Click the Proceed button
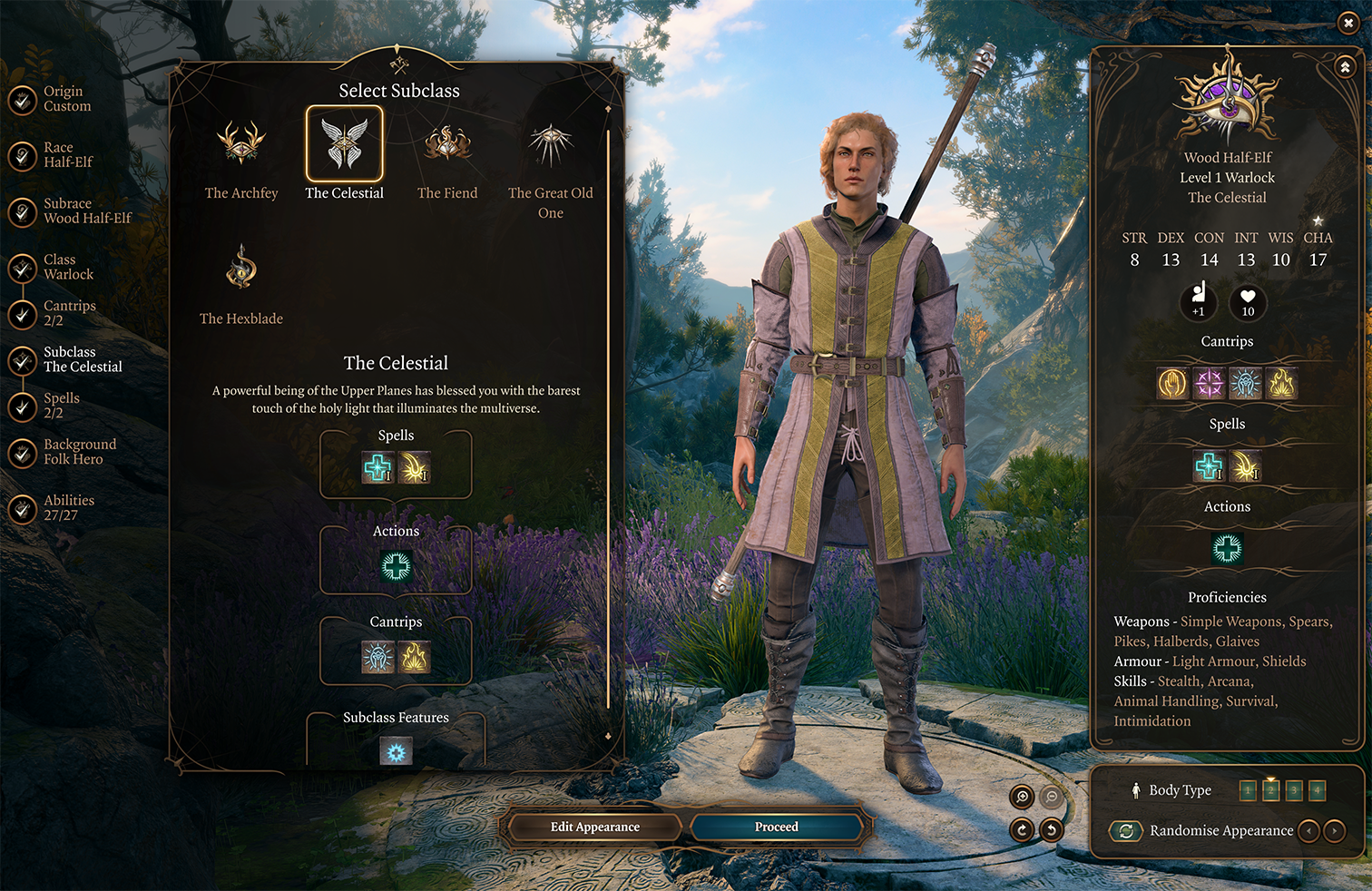Image resolution: width=1372 pixels, height=891 pixels. tap(777, 827)
